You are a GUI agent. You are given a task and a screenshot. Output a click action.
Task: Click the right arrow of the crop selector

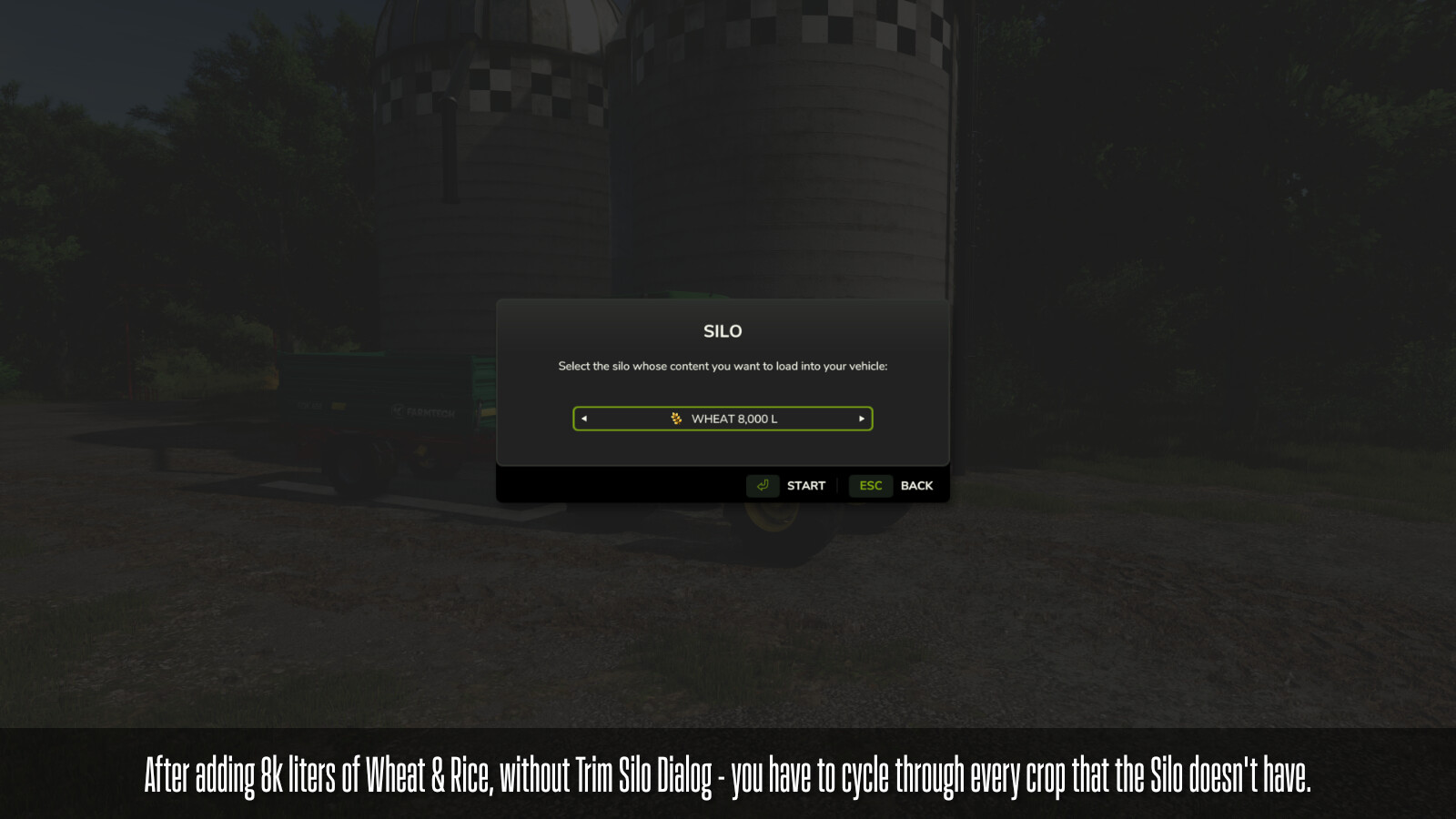(861, 419)
